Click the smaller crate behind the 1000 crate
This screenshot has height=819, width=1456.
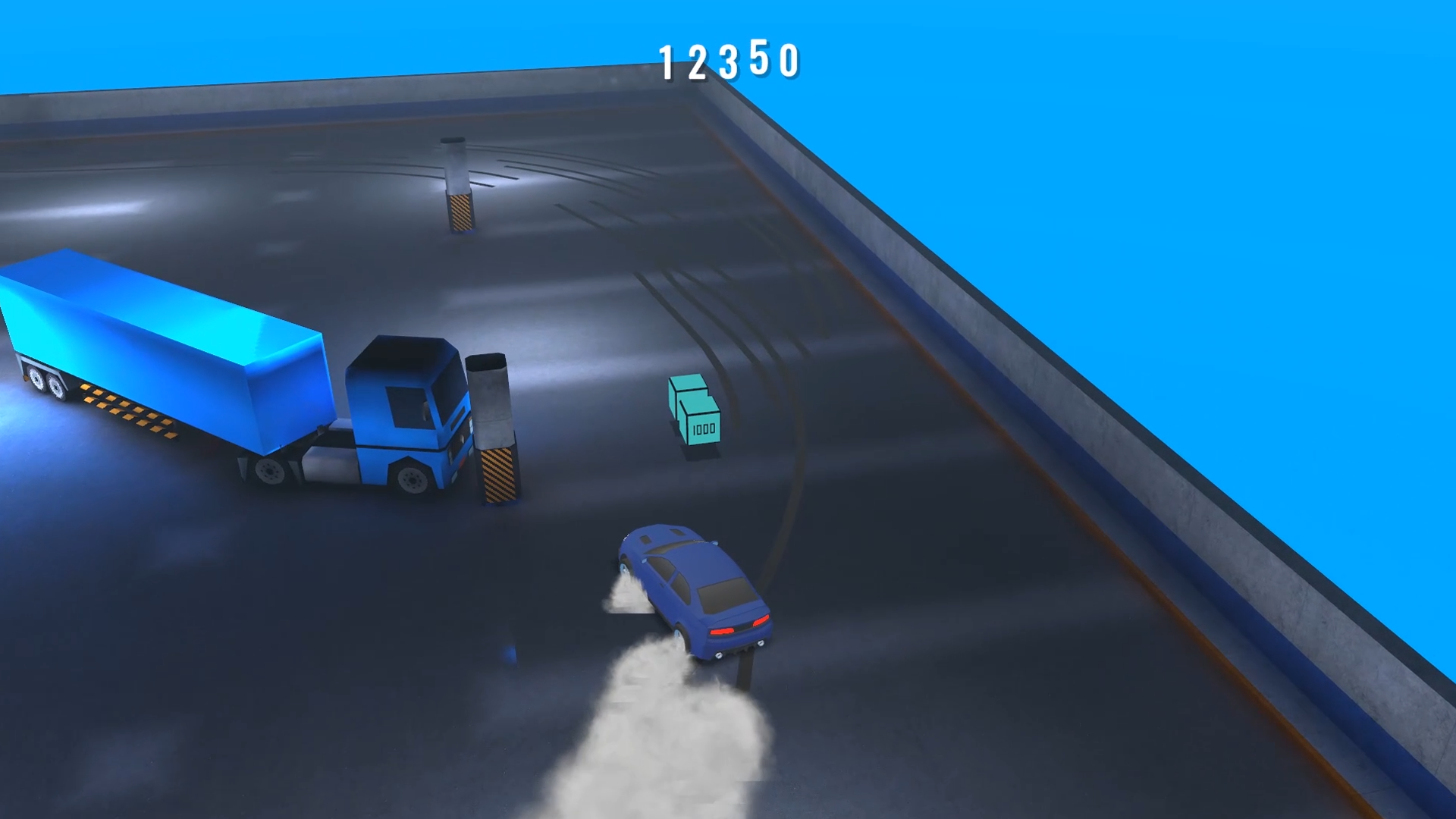[x=681, y=391]
